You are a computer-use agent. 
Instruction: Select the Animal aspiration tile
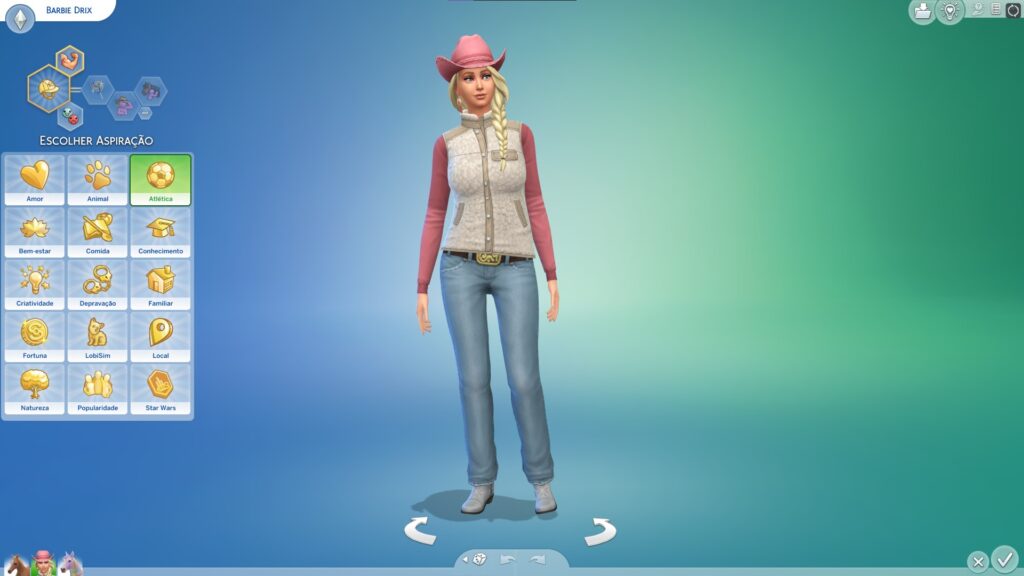[x=97, y=180]
